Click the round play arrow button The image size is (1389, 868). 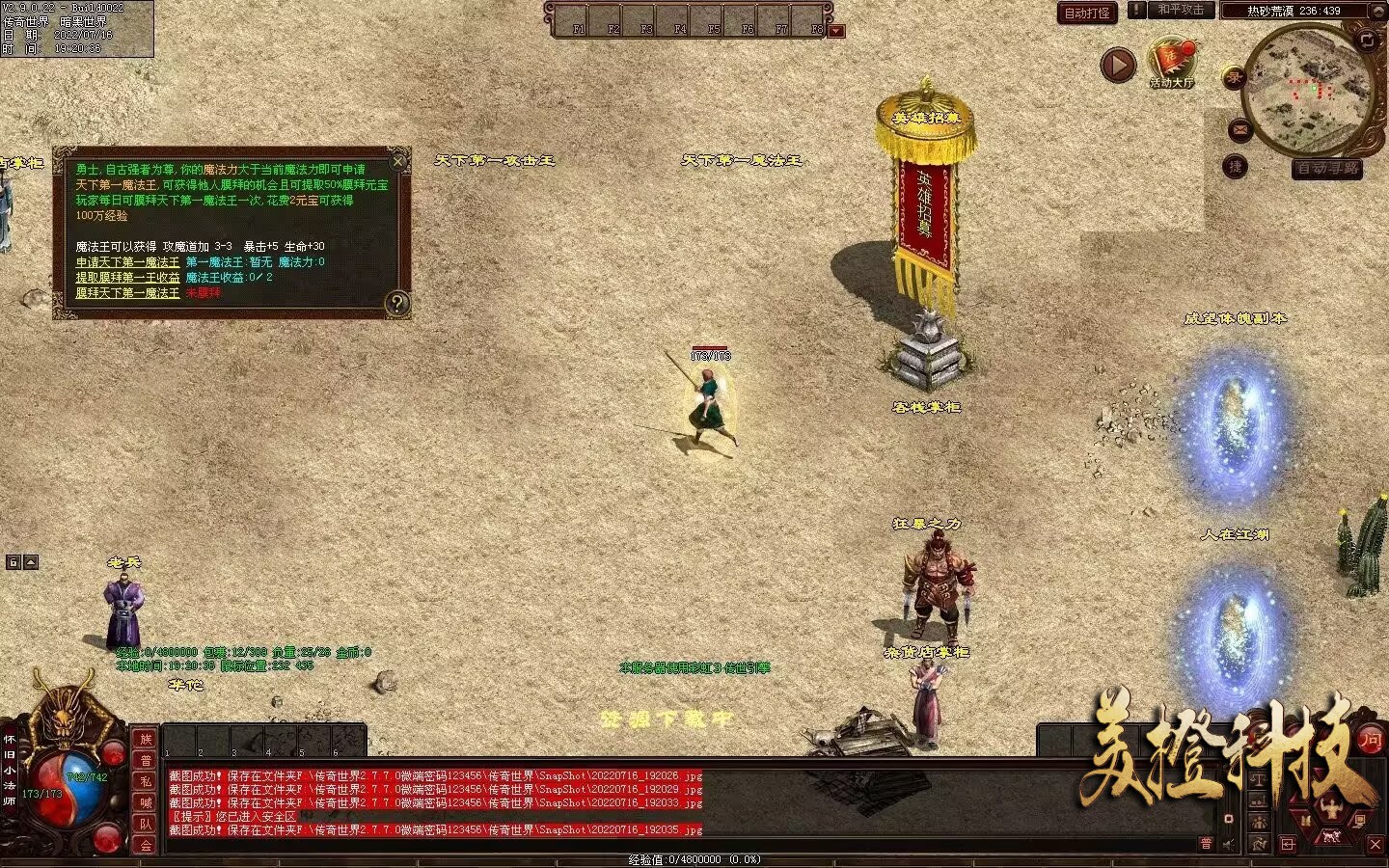(x=1119, y=66)
